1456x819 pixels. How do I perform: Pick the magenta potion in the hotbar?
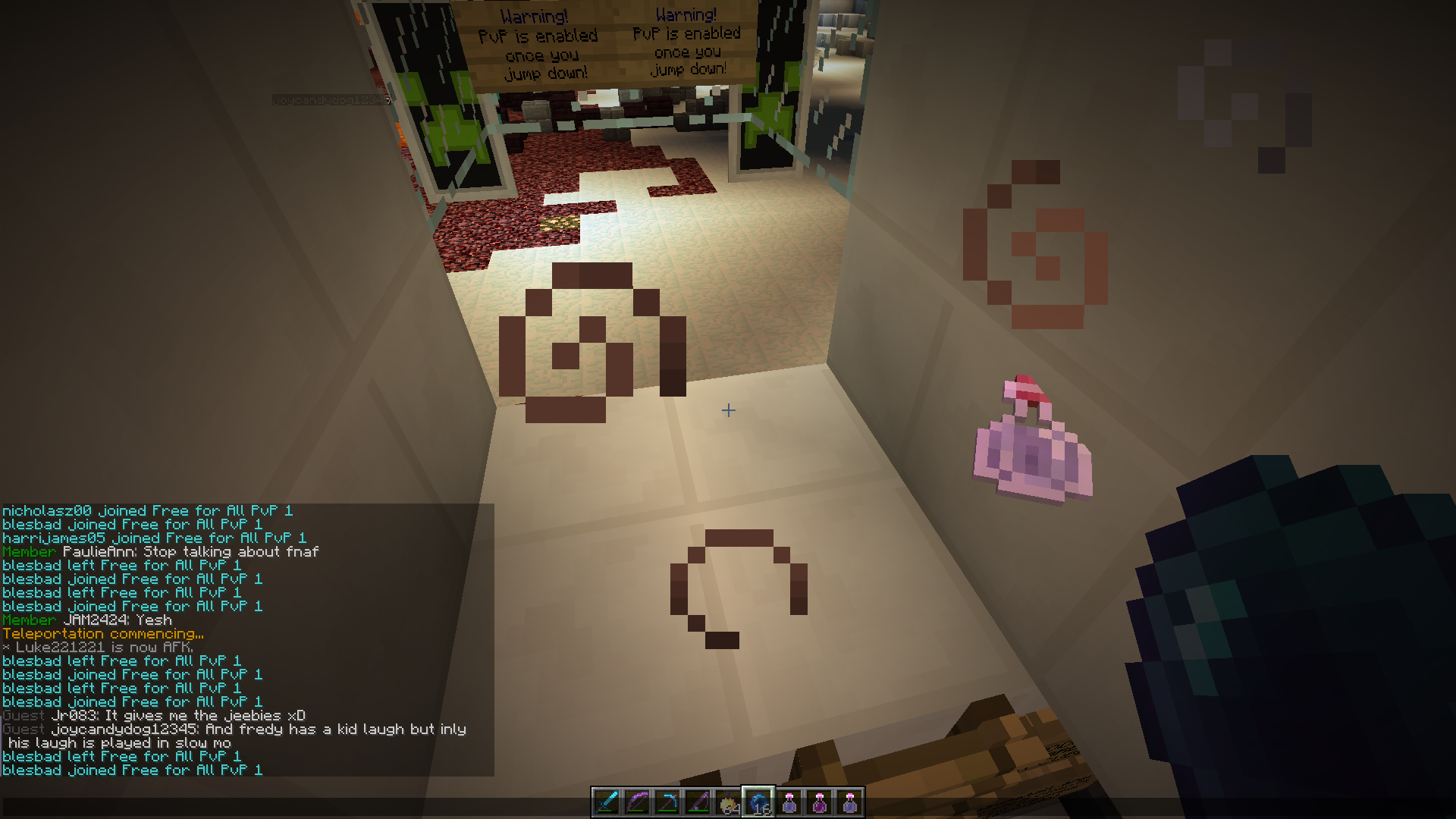click(819, 802)
